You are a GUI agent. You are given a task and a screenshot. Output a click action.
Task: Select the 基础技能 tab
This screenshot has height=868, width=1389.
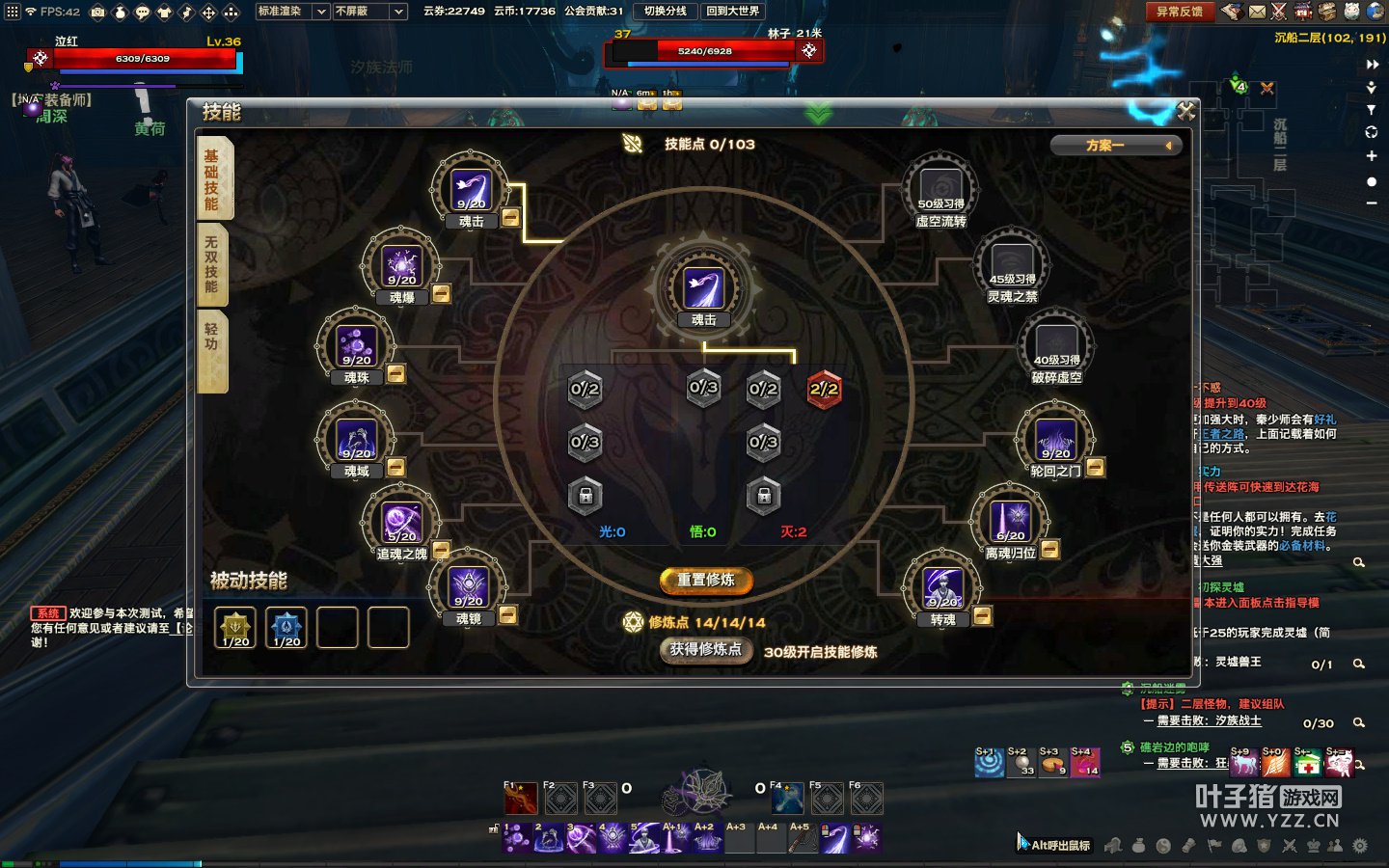tap(212, 179)
